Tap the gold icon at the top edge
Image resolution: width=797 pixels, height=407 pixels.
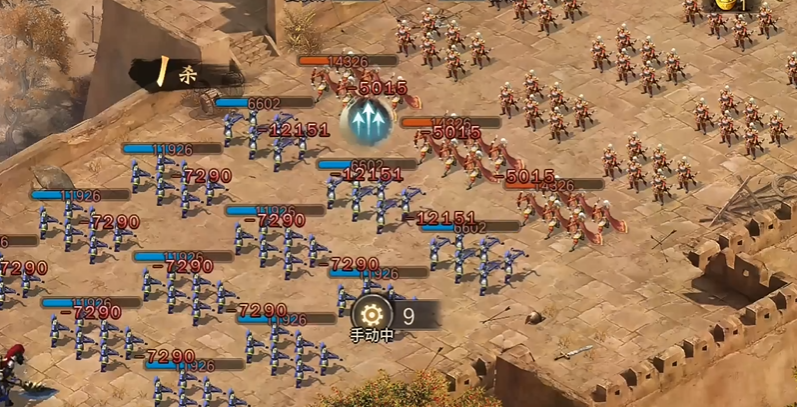click(724, 5)
